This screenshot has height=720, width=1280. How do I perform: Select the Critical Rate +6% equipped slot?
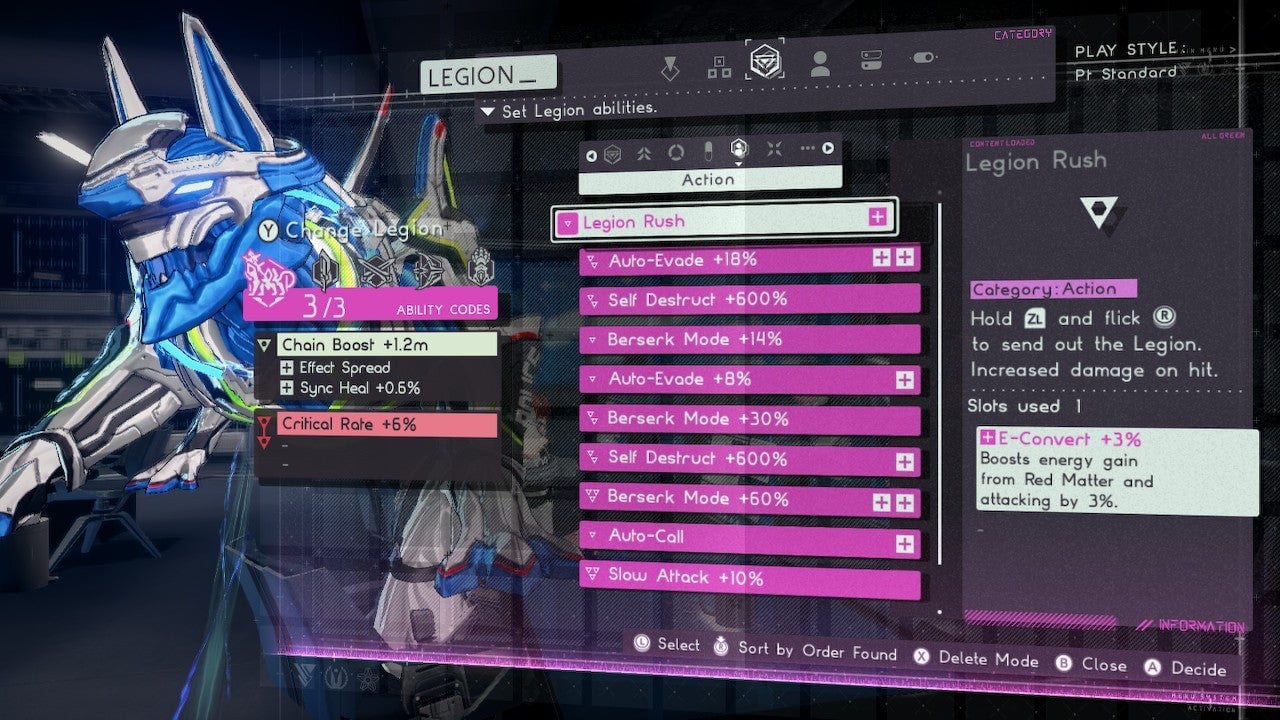376,425
